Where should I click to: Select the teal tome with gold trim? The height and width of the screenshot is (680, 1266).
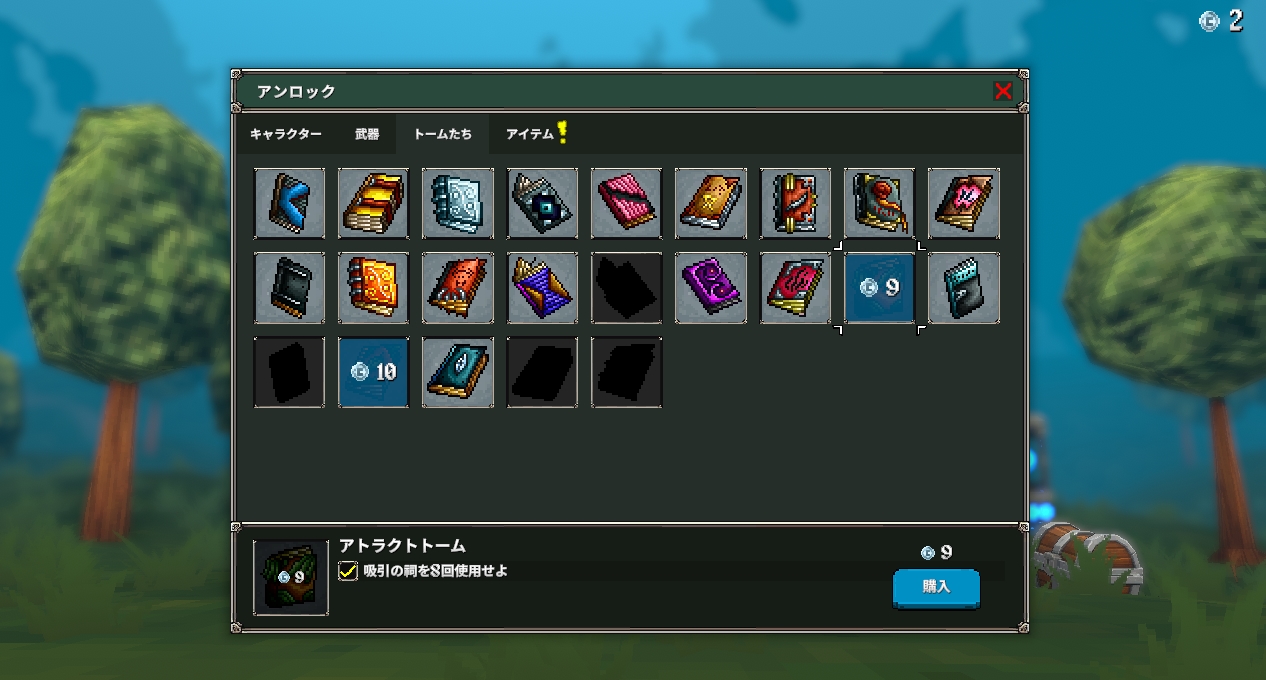tap(457, 372)
